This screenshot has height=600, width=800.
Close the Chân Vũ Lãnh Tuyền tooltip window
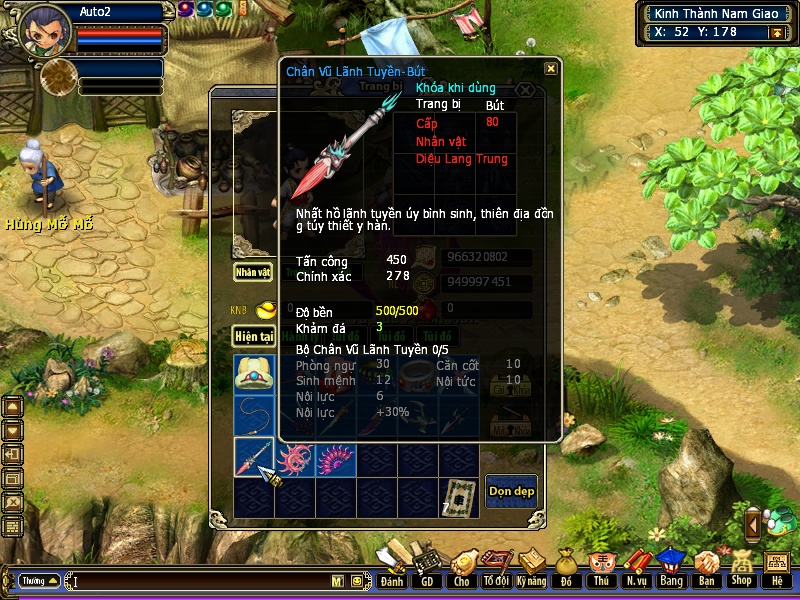click(x=551, y=69)
